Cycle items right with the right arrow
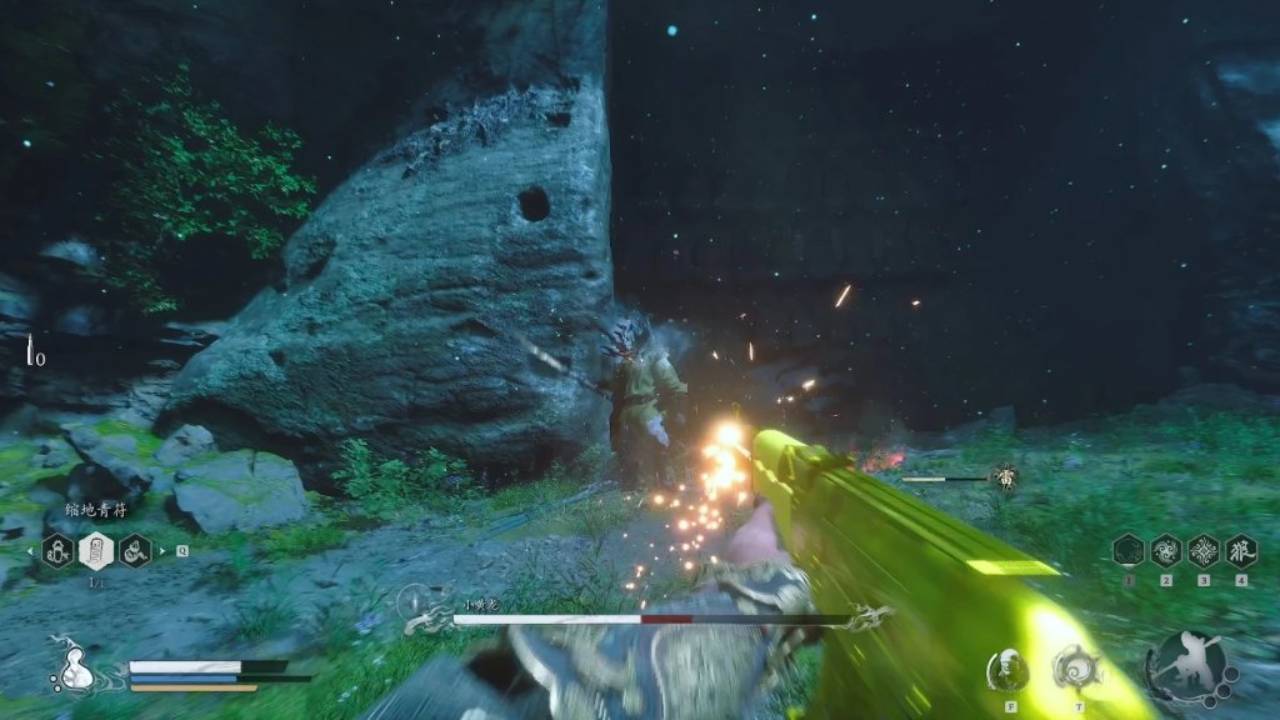 pos(162,551)
